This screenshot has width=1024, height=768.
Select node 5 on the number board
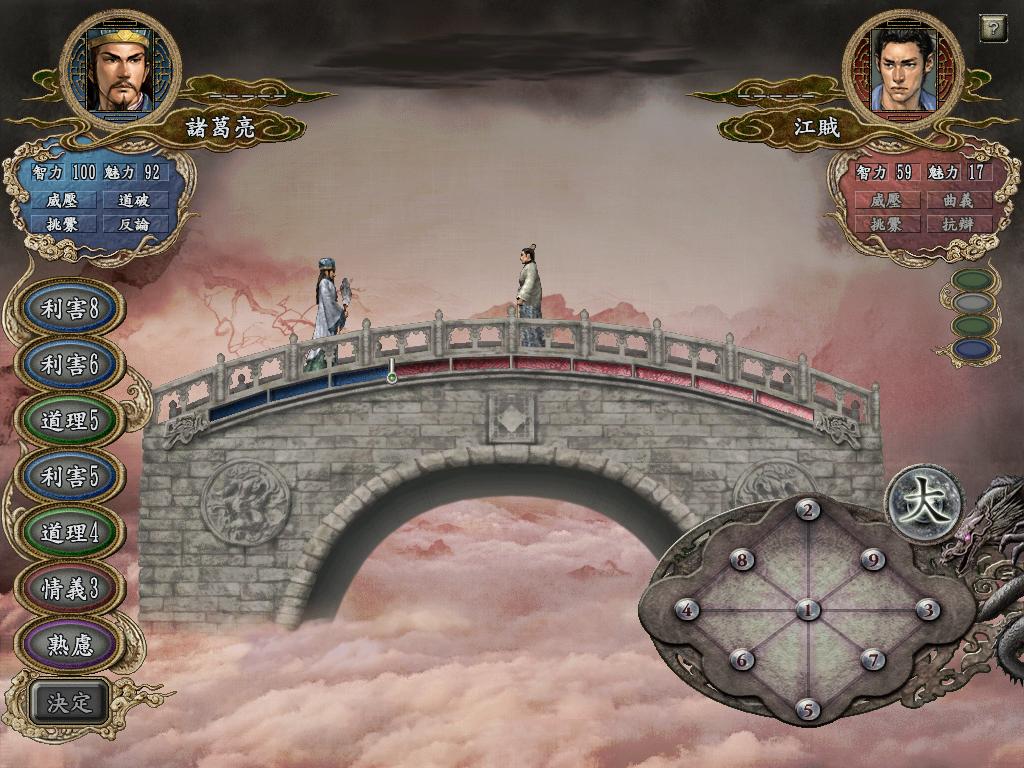pyautogui.click(x=808, y=710)
